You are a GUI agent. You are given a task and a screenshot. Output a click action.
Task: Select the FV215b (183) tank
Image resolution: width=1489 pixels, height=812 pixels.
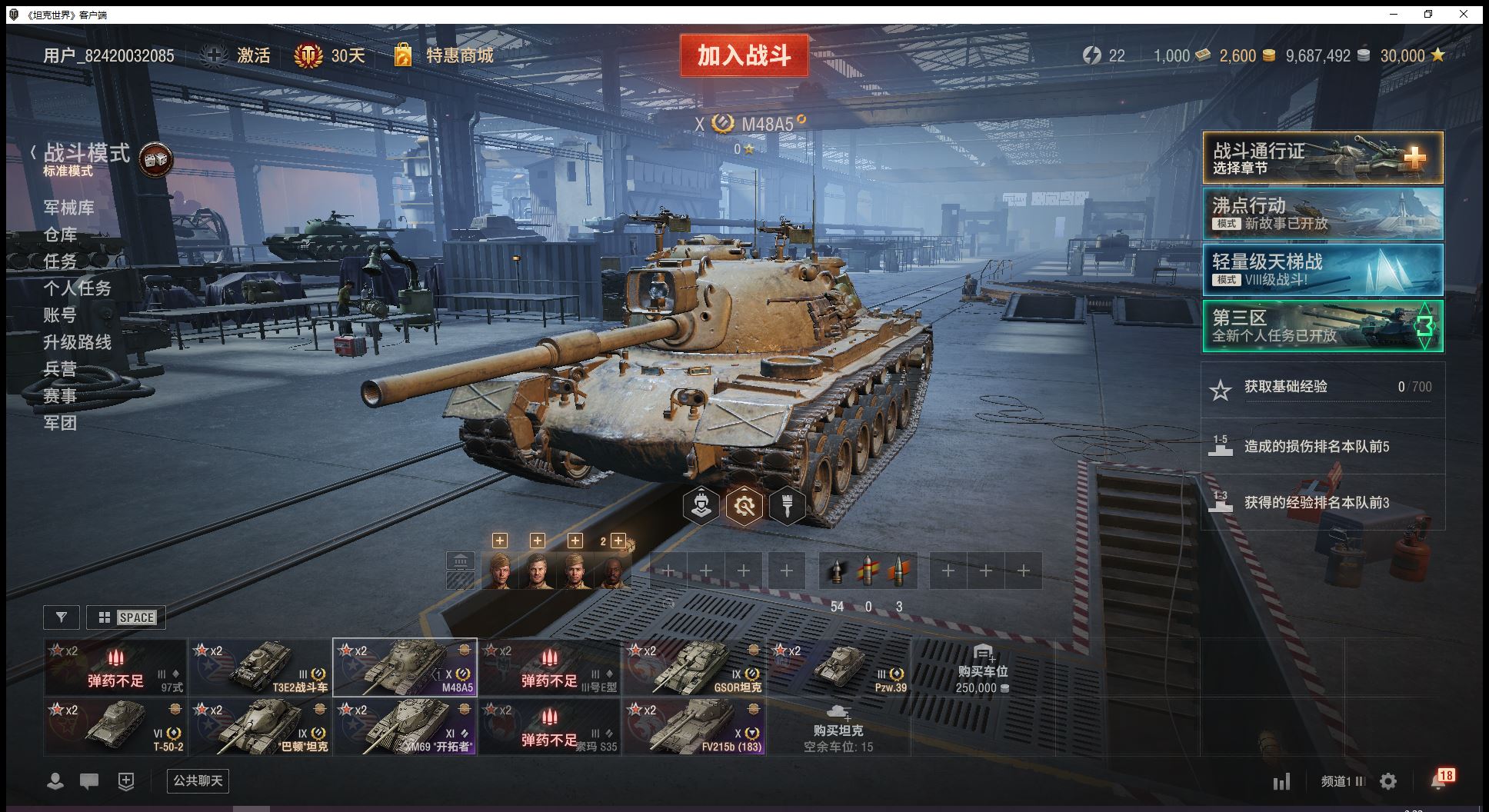[x=695, y=727]
